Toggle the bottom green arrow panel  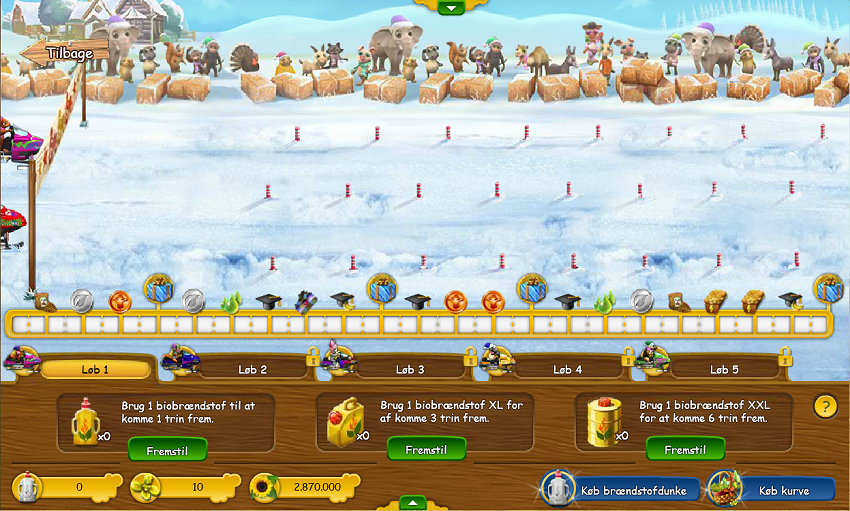tap(411, 502)
